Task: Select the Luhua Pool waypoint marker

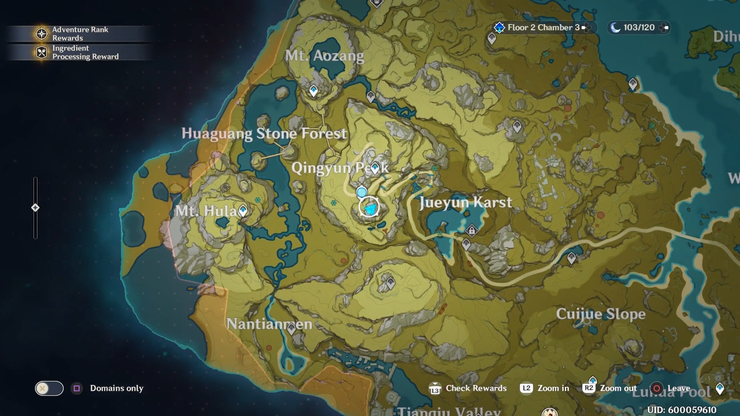Action: (720, 389)
